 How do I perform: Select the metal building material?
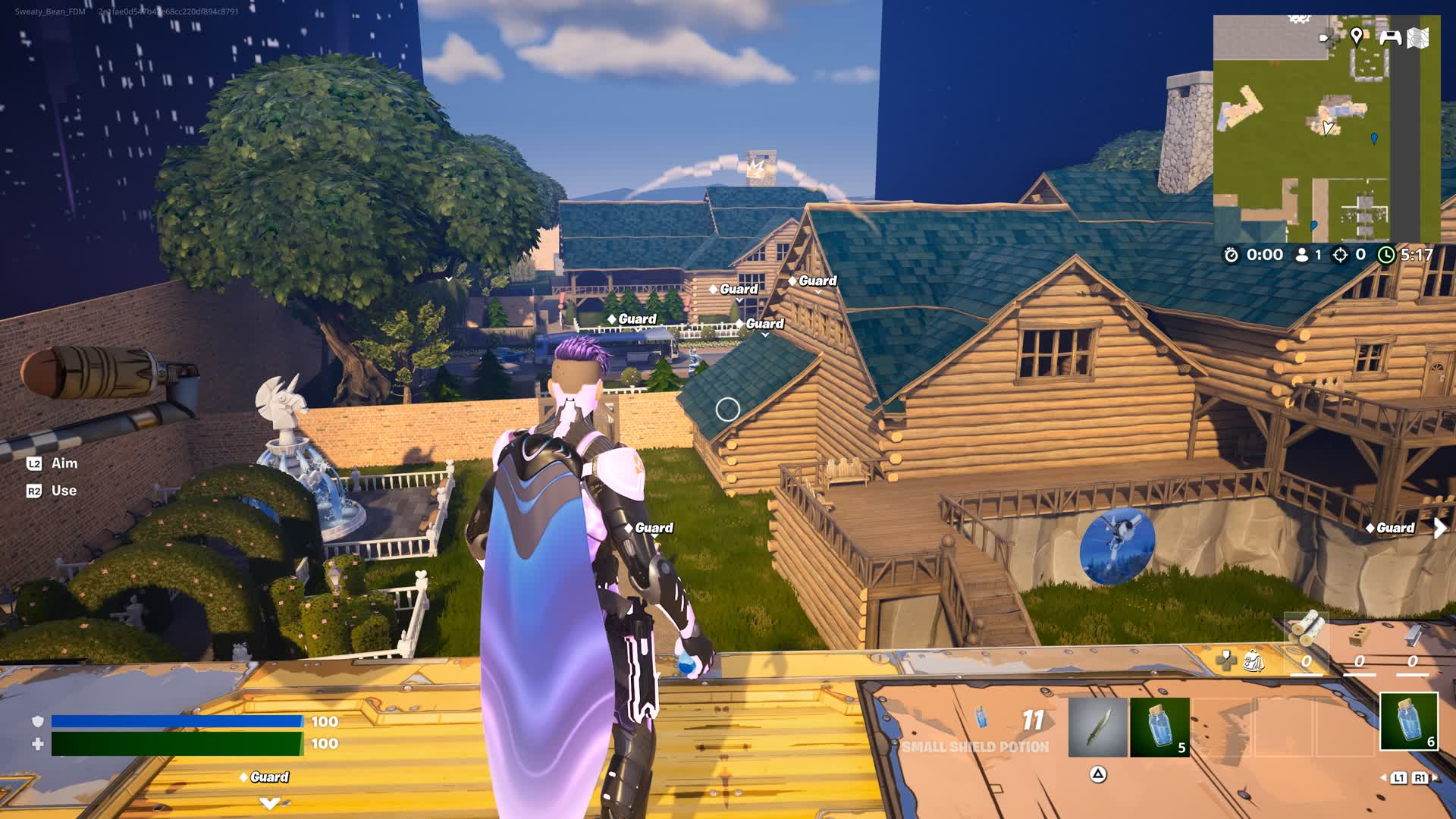tap(1413, 635)
